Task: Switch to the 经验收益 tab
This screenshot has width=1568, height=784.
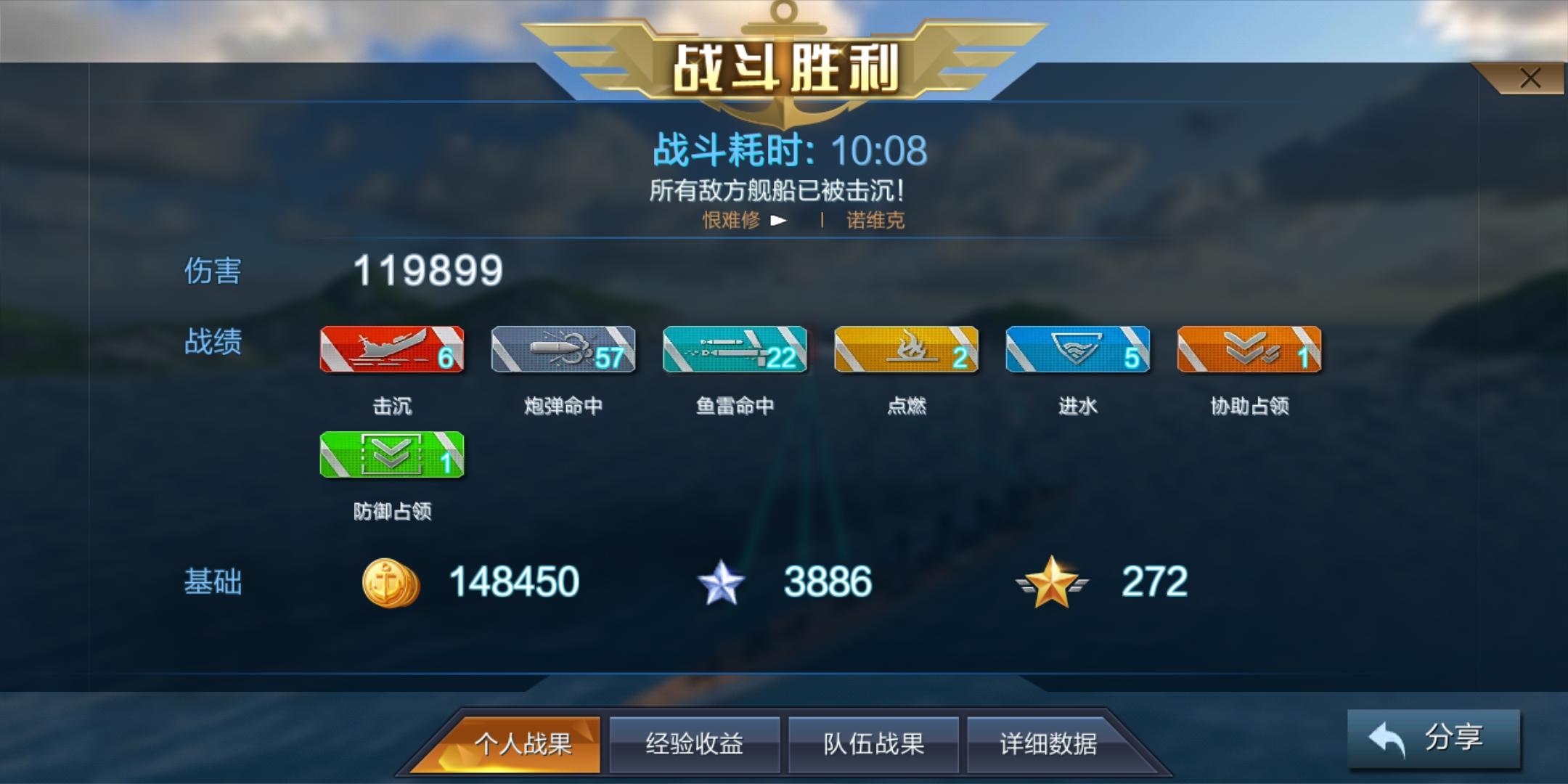Action: pyautogui.click(x=695, y=744)
